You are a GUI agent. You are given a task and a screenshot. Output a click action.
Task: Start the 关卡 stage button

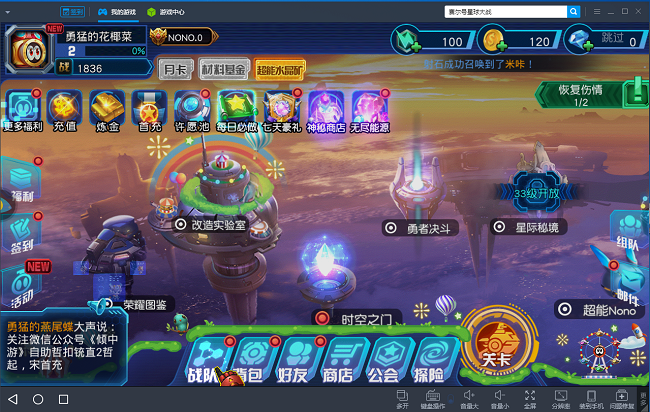pos(496,345)
